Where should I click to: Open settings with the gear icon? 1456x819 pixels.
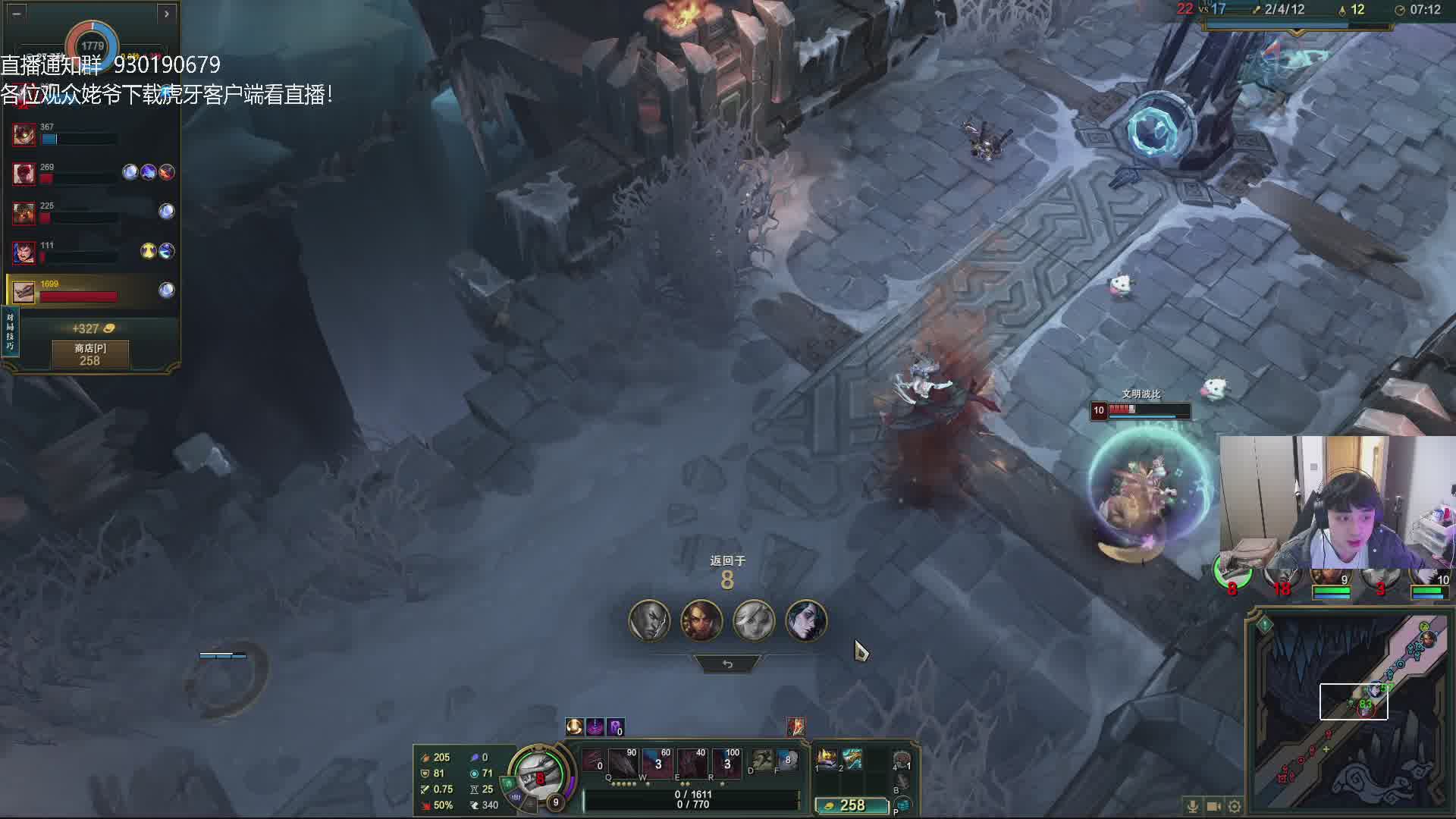pyautogui.click(x=1235, y=806)
